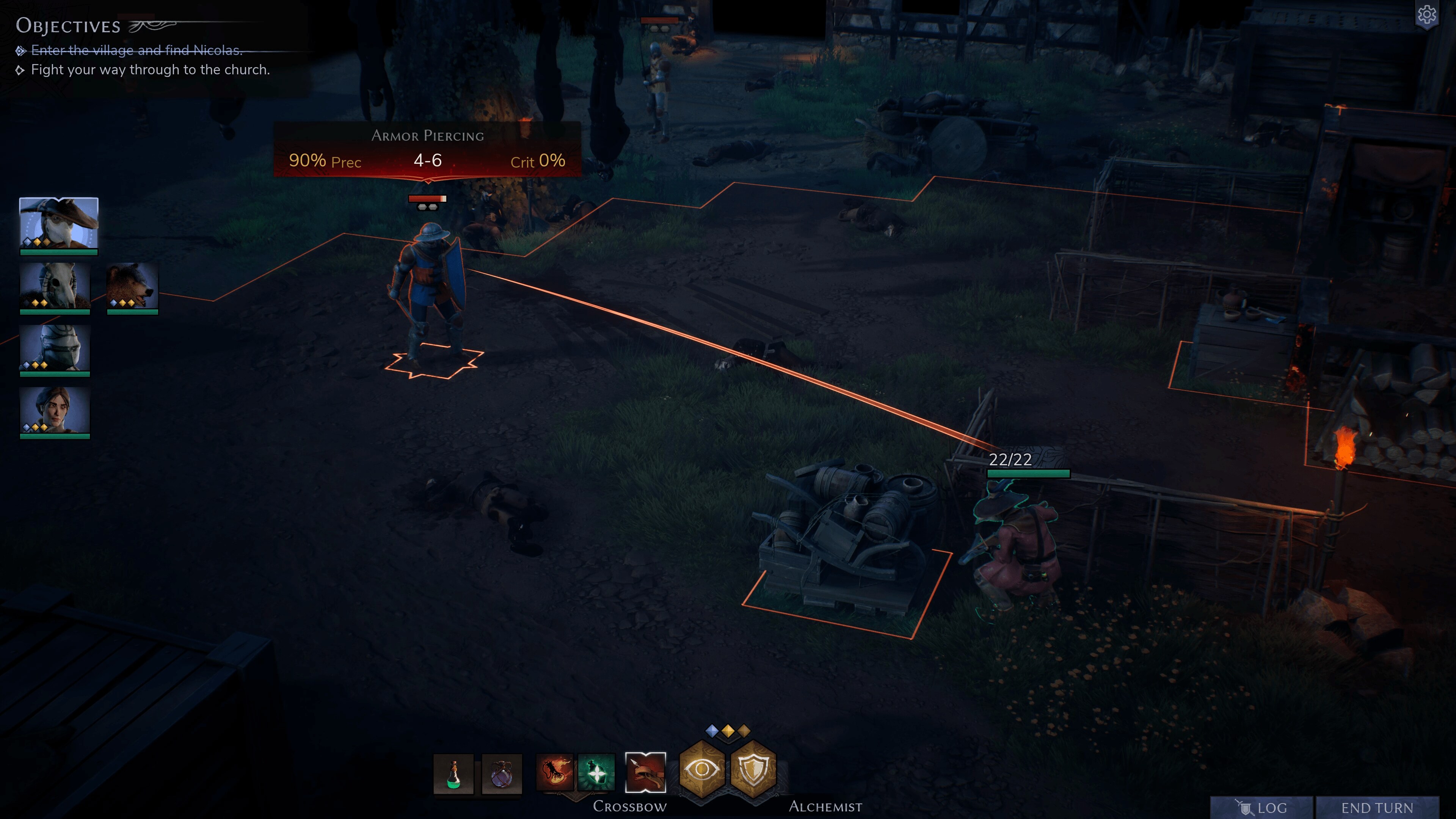Open the combat Log
This screenshot has width=1456, height=819.
point(1261,807)
